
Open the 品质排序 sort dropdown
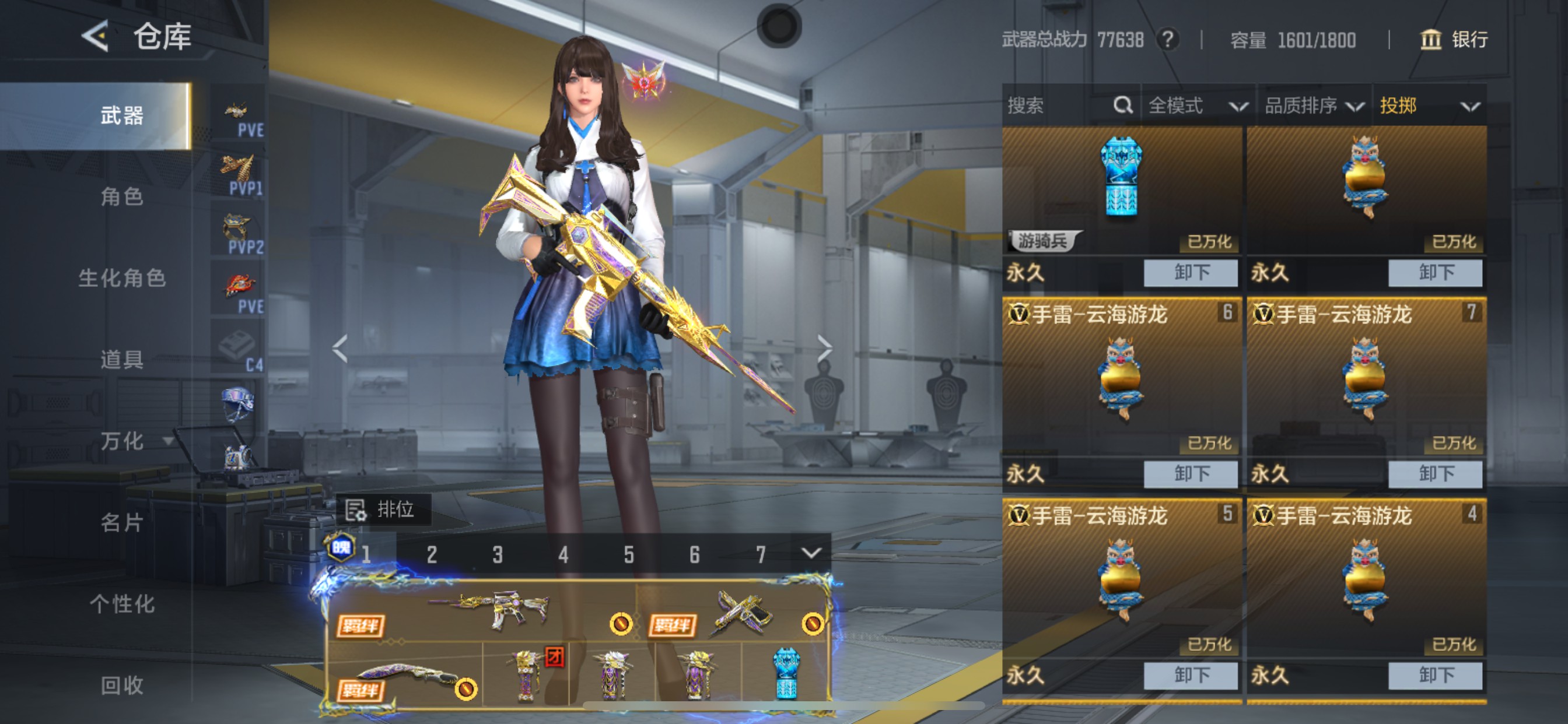tap(1314, 106)
